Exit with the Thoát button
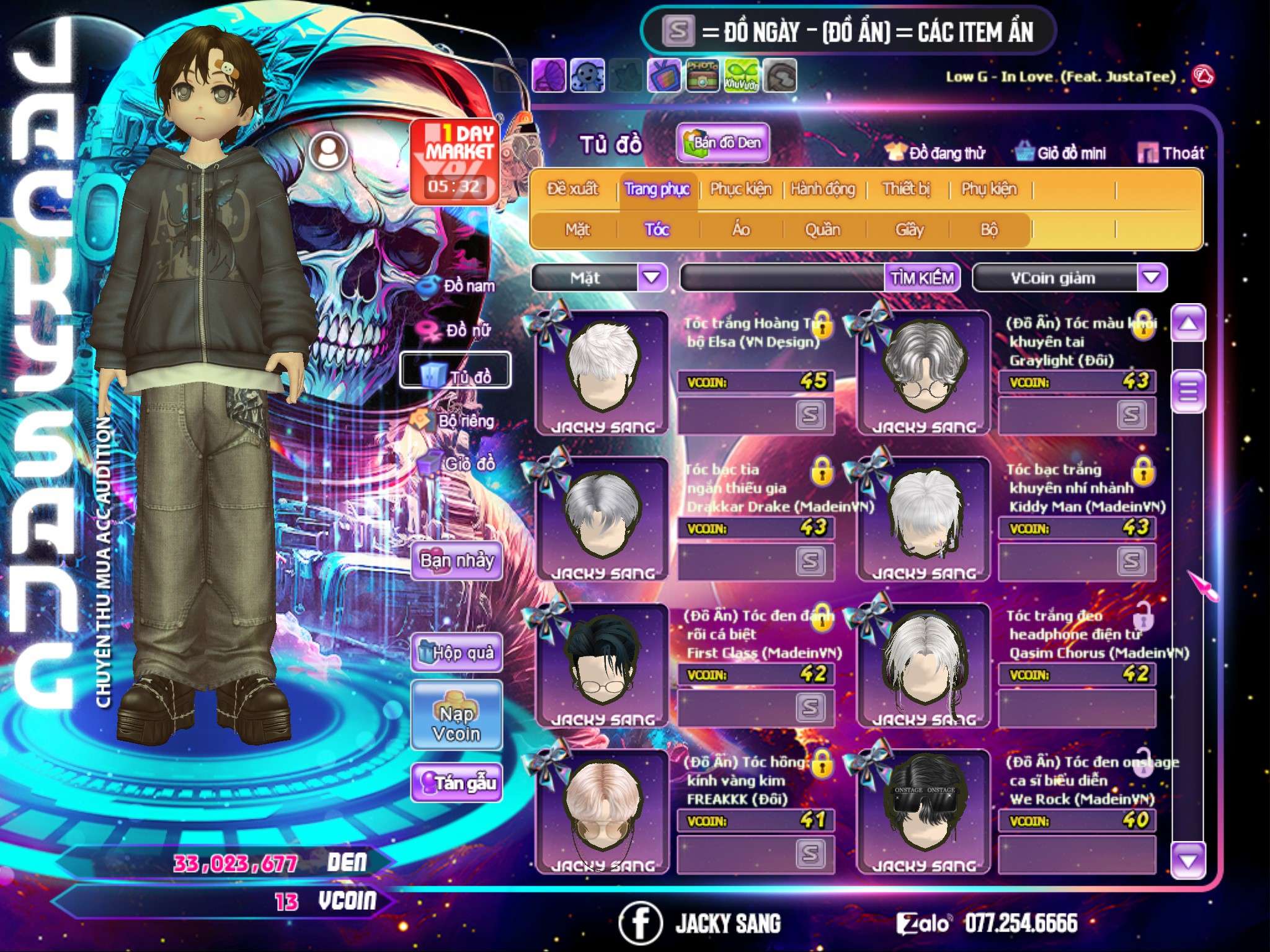Image resolution: width=1270 pixels, height=952 pixels. [x=1172, y=153]
